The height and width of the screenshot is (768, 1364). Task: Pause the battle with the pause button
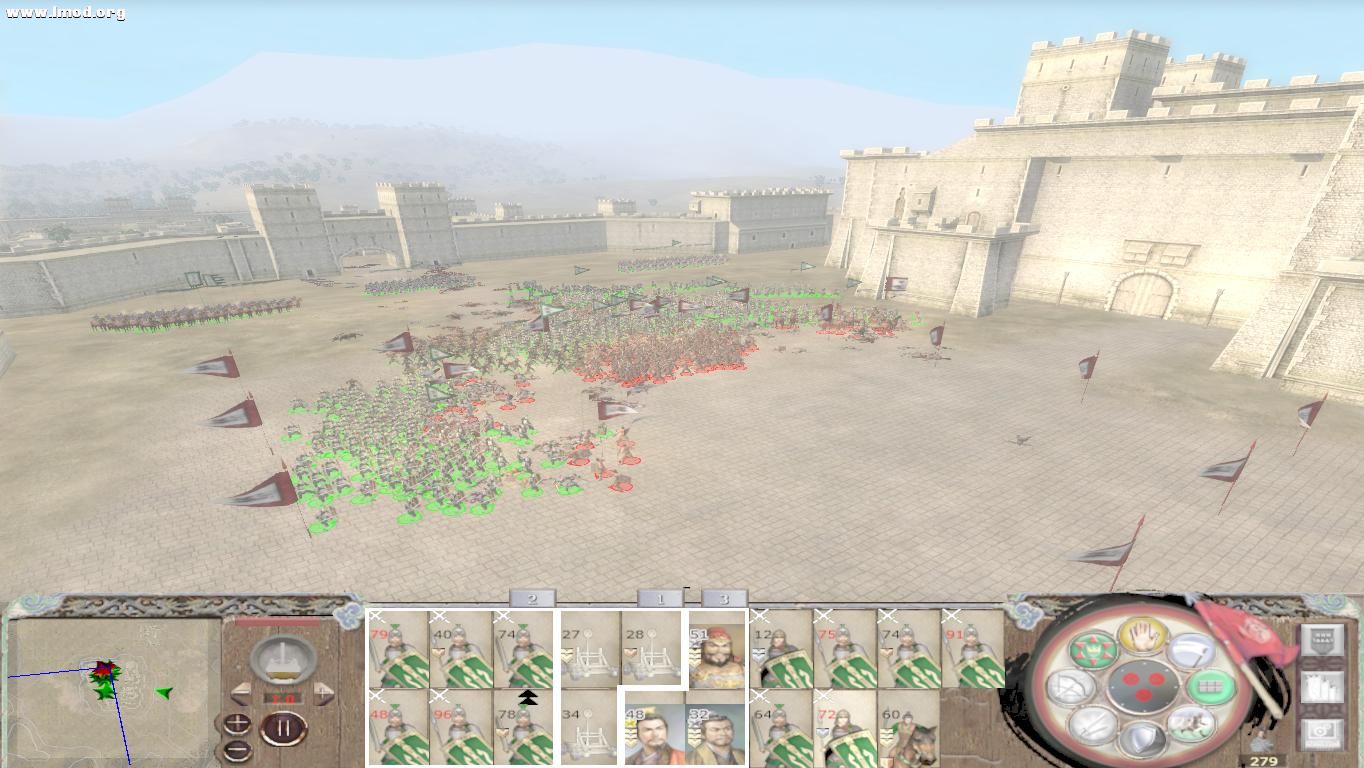pyautogui.click(x=284, y=728)
